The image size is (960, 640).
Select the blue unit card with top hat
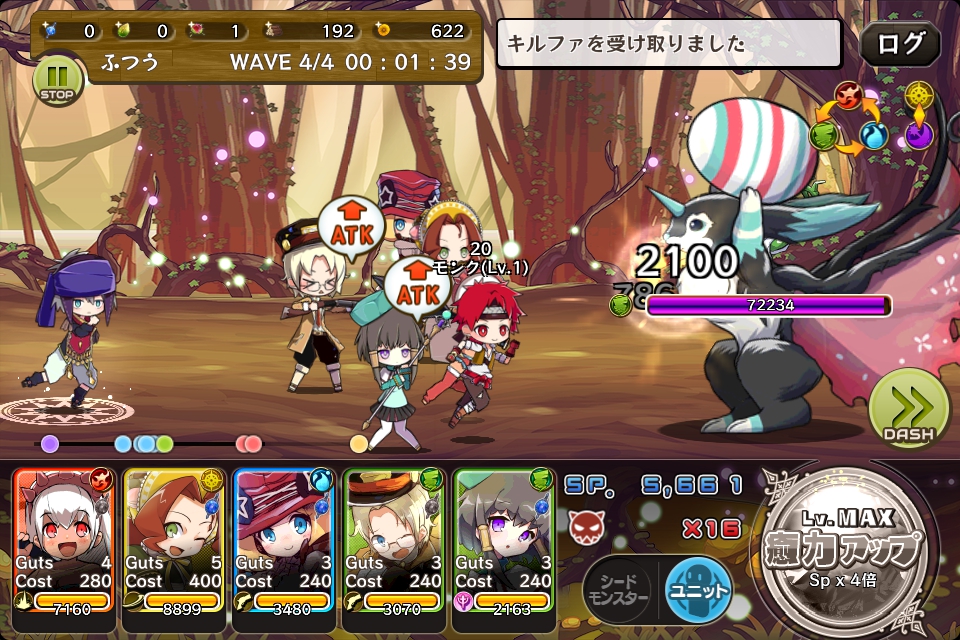[x=284, y=540]
